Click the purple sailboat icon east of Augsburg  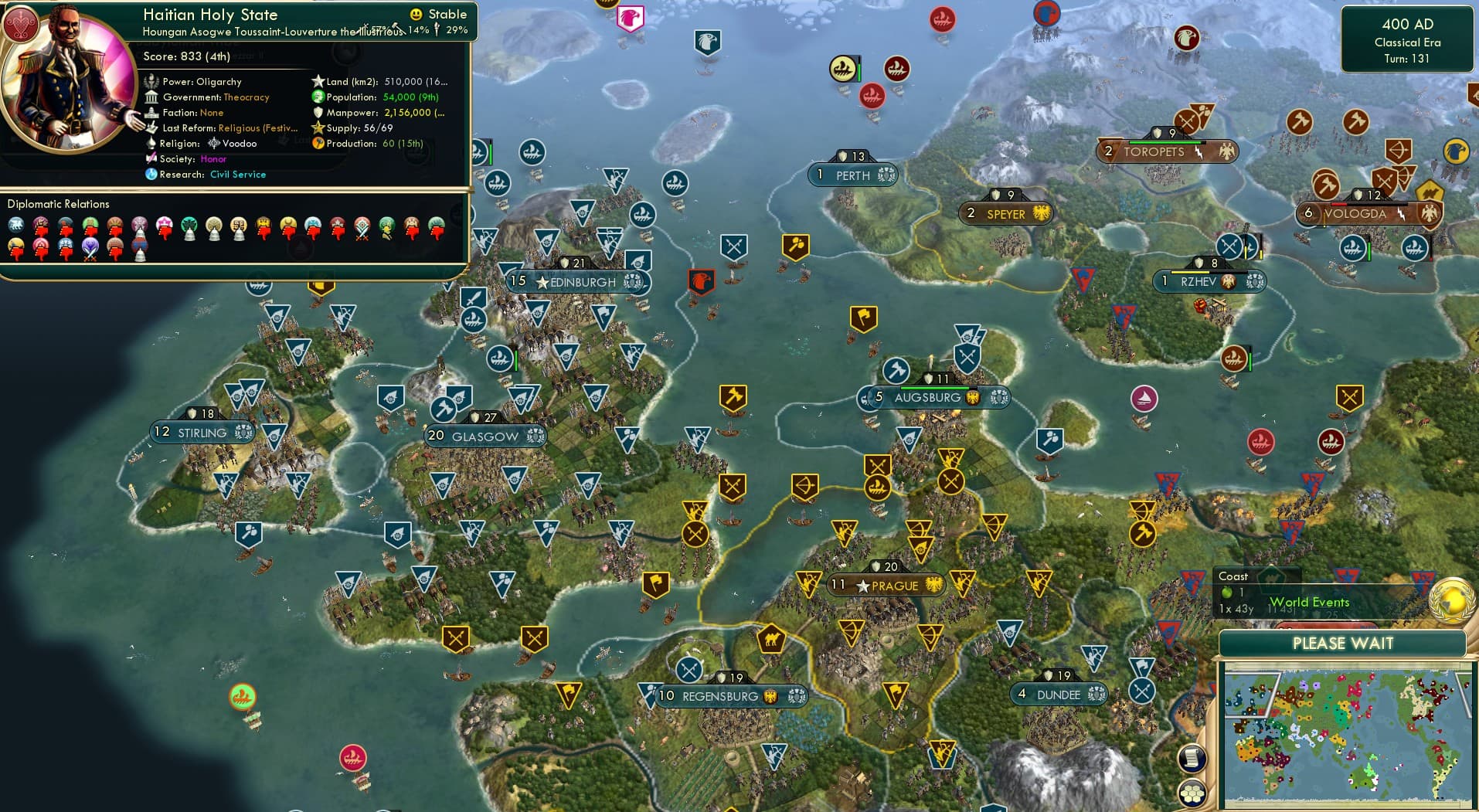tap(1143, 399)
